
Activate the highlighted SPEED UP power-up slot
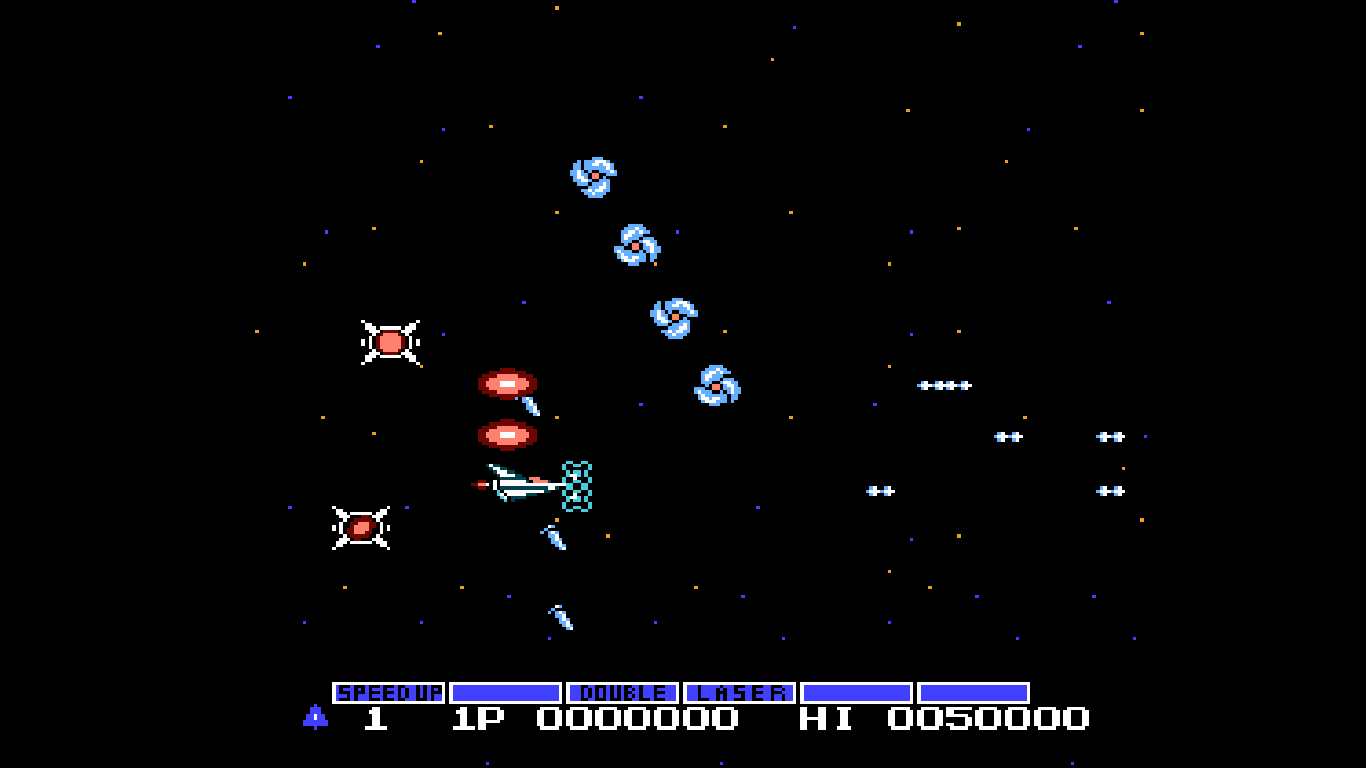click(x=390, y=690)
